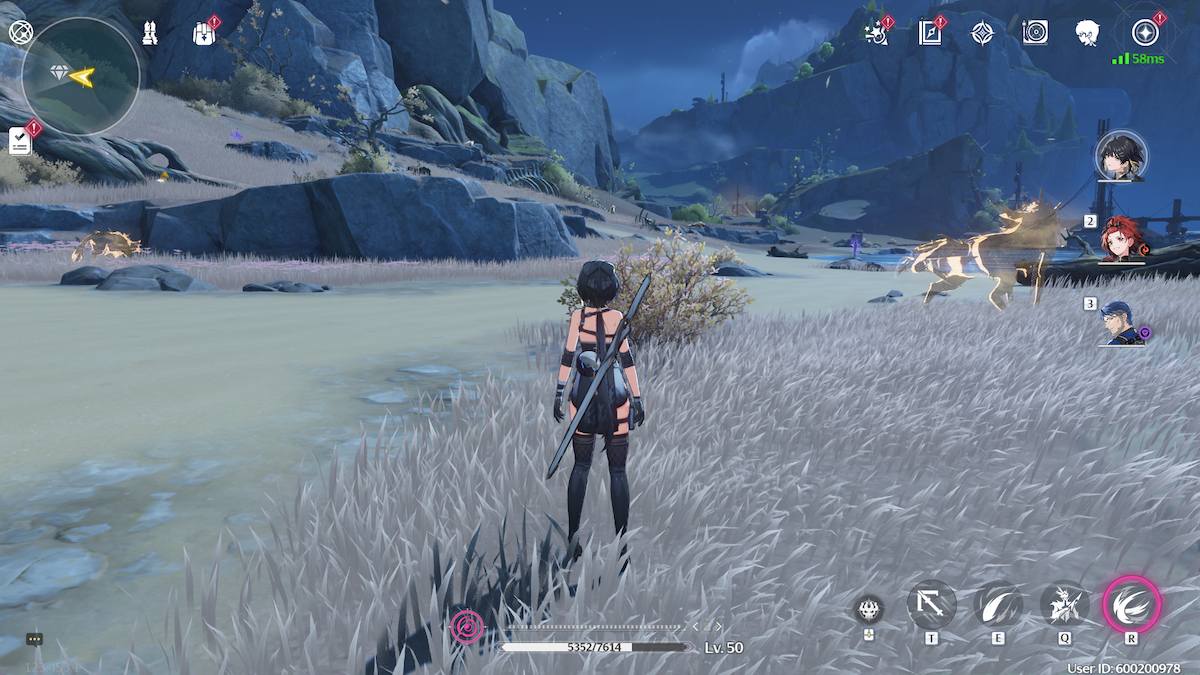The height and width of the screenshot is (675, 1200).
Task: Open the quest checklist icon
Action: 20,142
